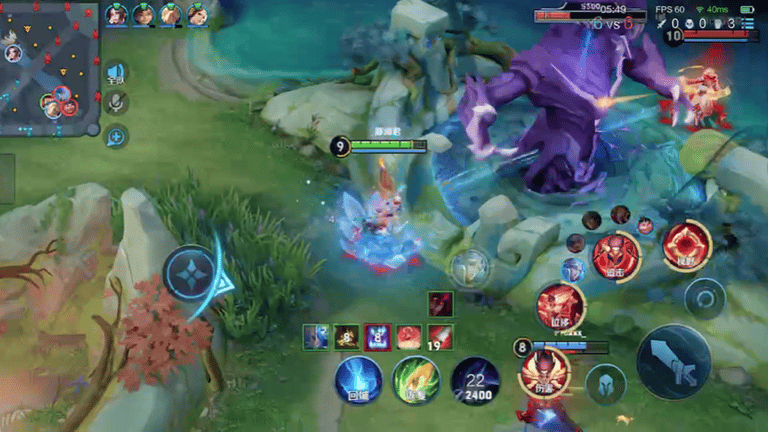768x432 pixels.
Task: Tap the round target button above the attack button
Action: [x=704, y=297]
